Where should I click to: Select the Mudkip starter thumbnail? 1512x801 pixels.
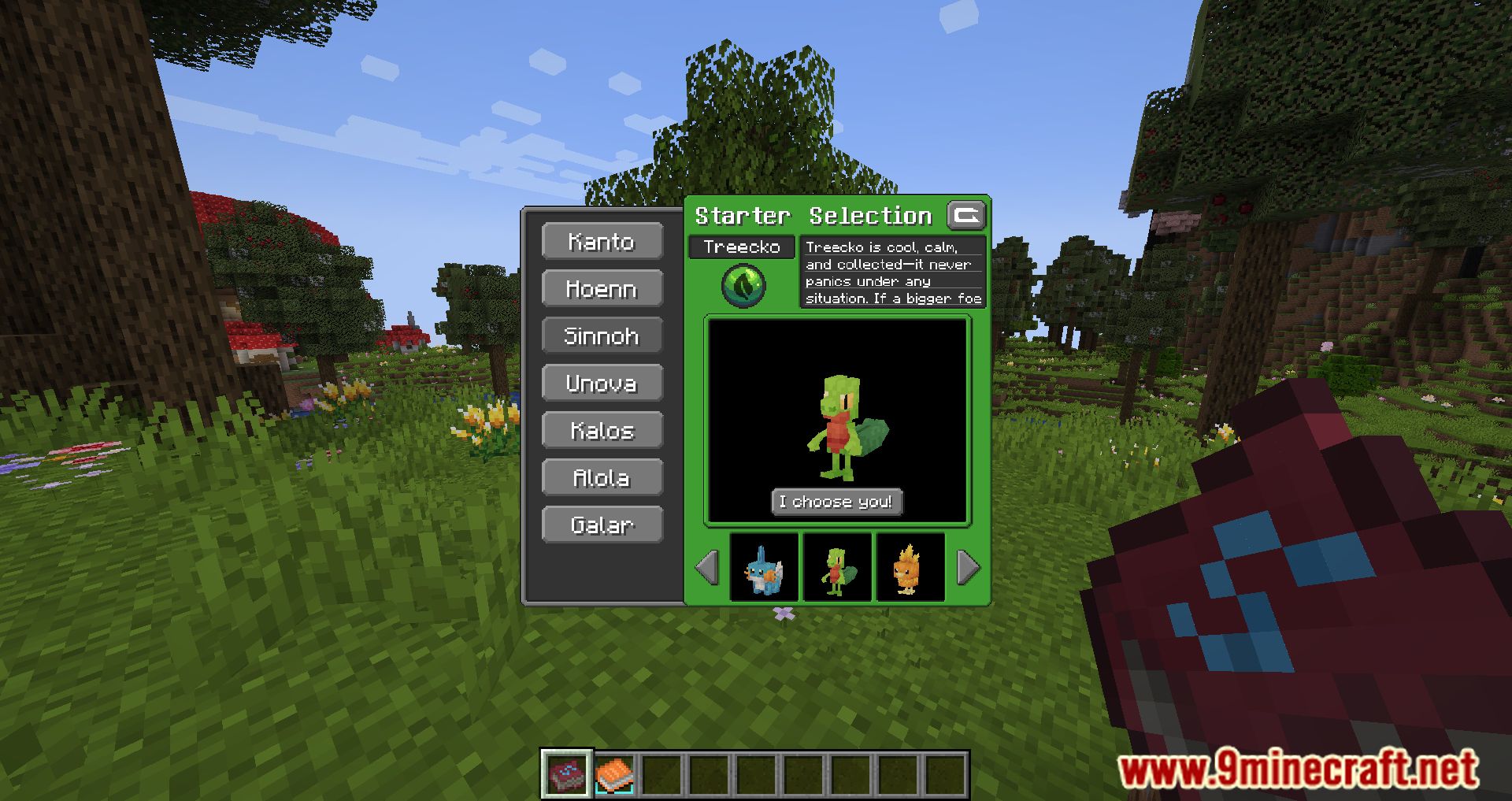click(763, 568)
